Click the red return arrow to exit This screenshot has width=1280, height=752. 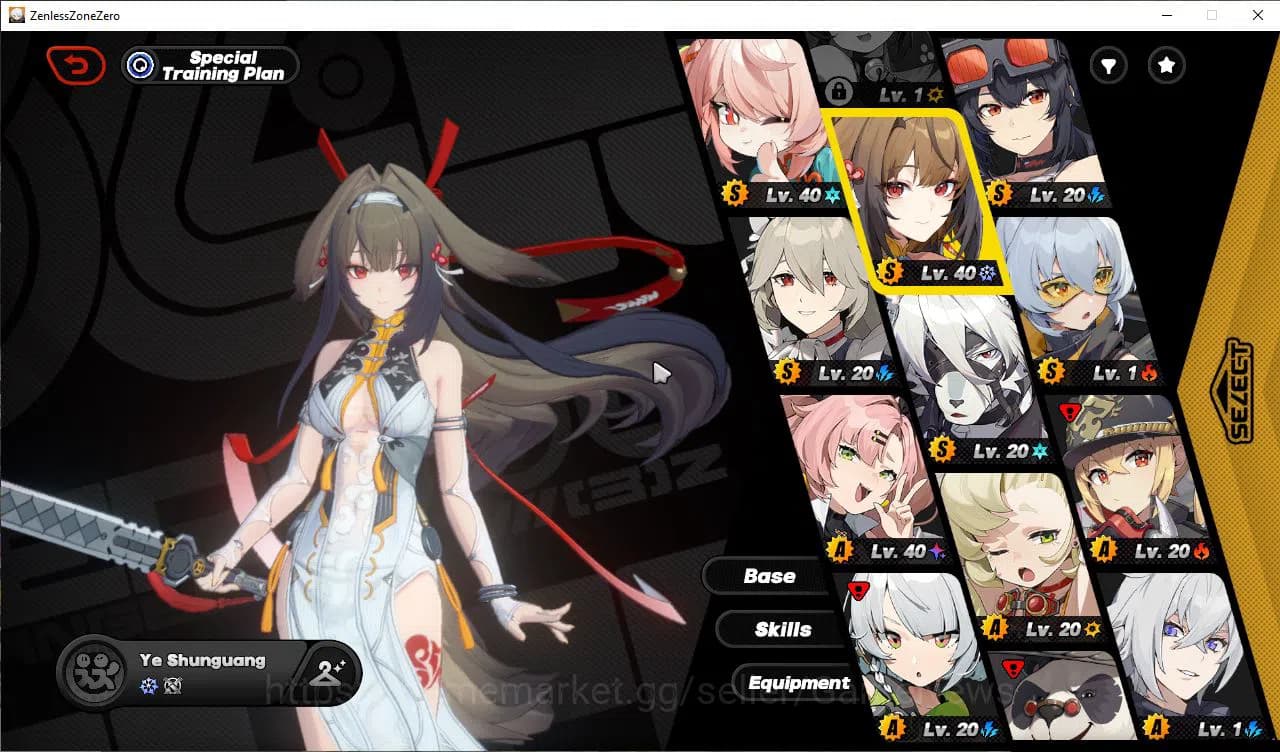tap(76, 64)
